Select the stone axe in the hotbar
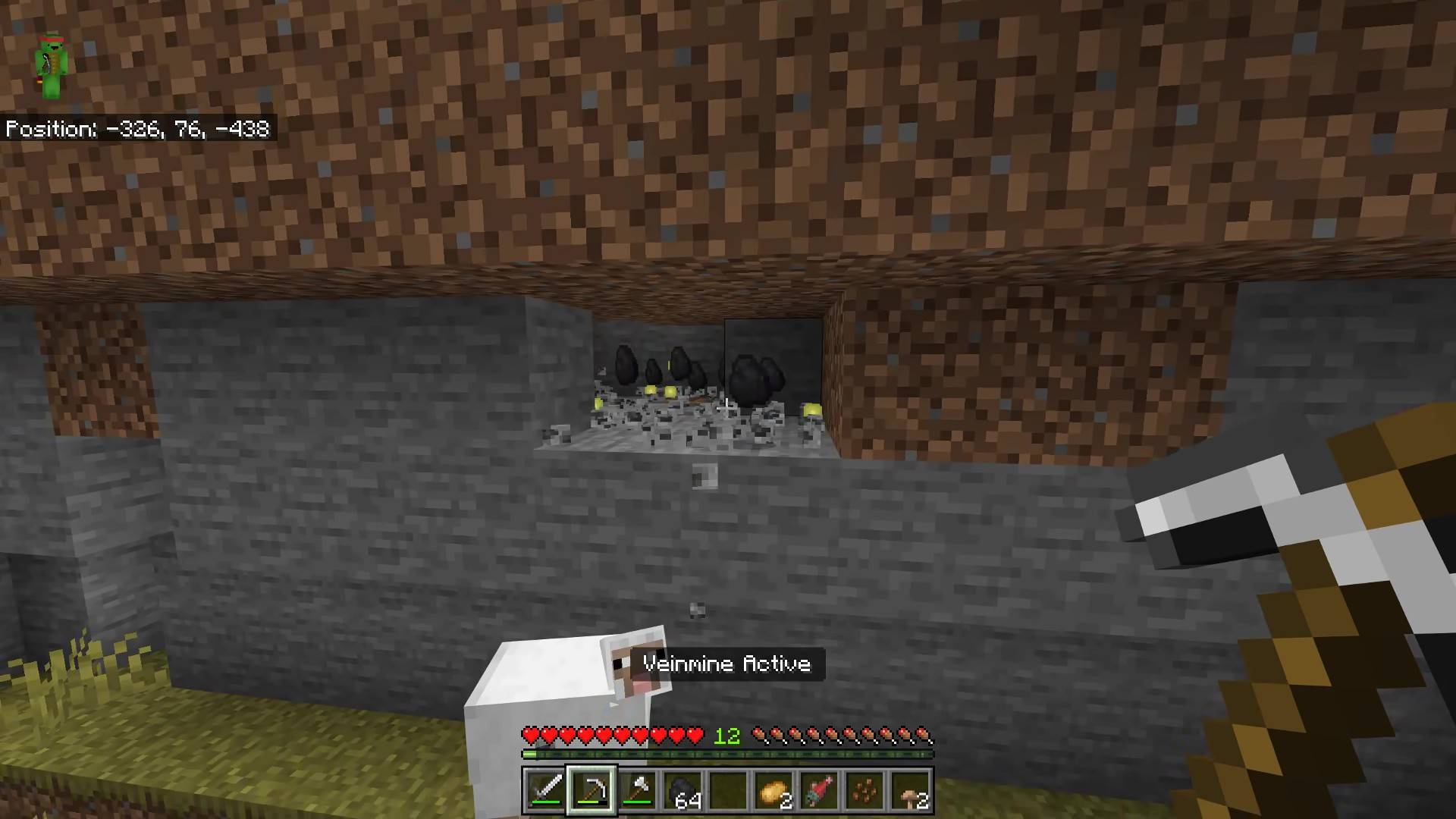Viewport: 1456px width, 819px height. (638, 791)
